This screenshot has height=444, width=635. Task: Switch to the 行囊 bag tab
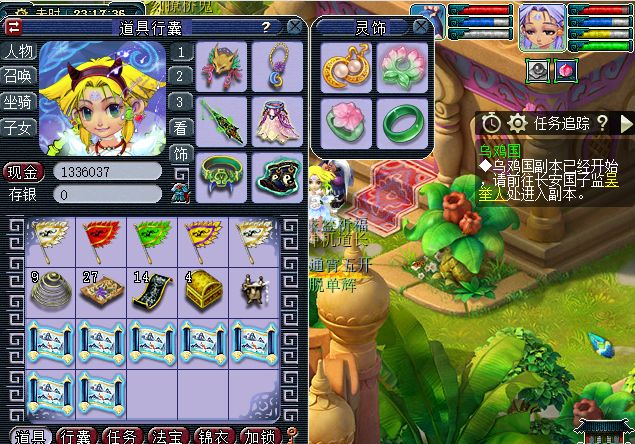[x=75, y=437]
